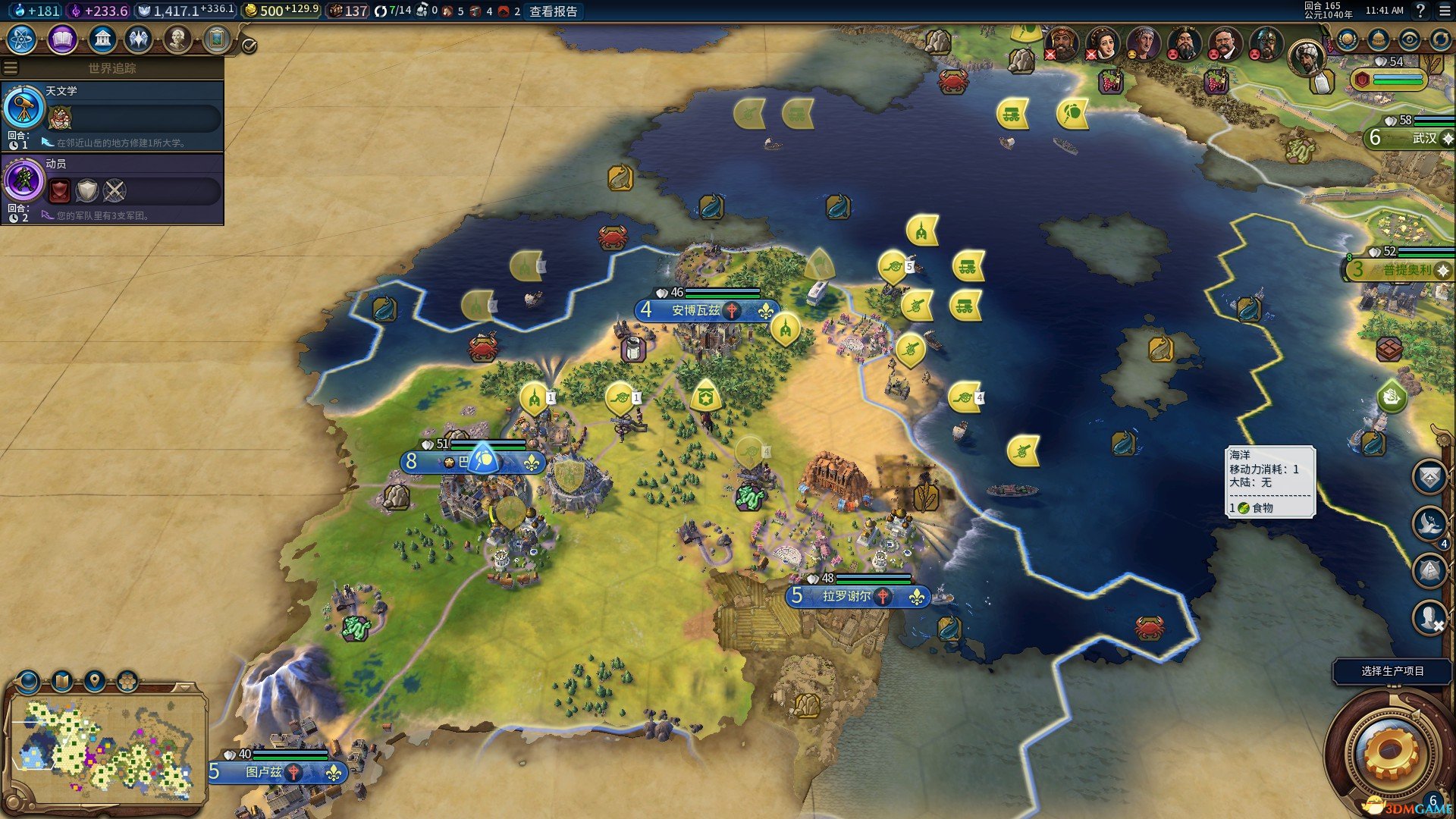Open the civics tree book icon
This screenshot has height=819, width=1456.
pyautogui.click(x=62, y=39)
